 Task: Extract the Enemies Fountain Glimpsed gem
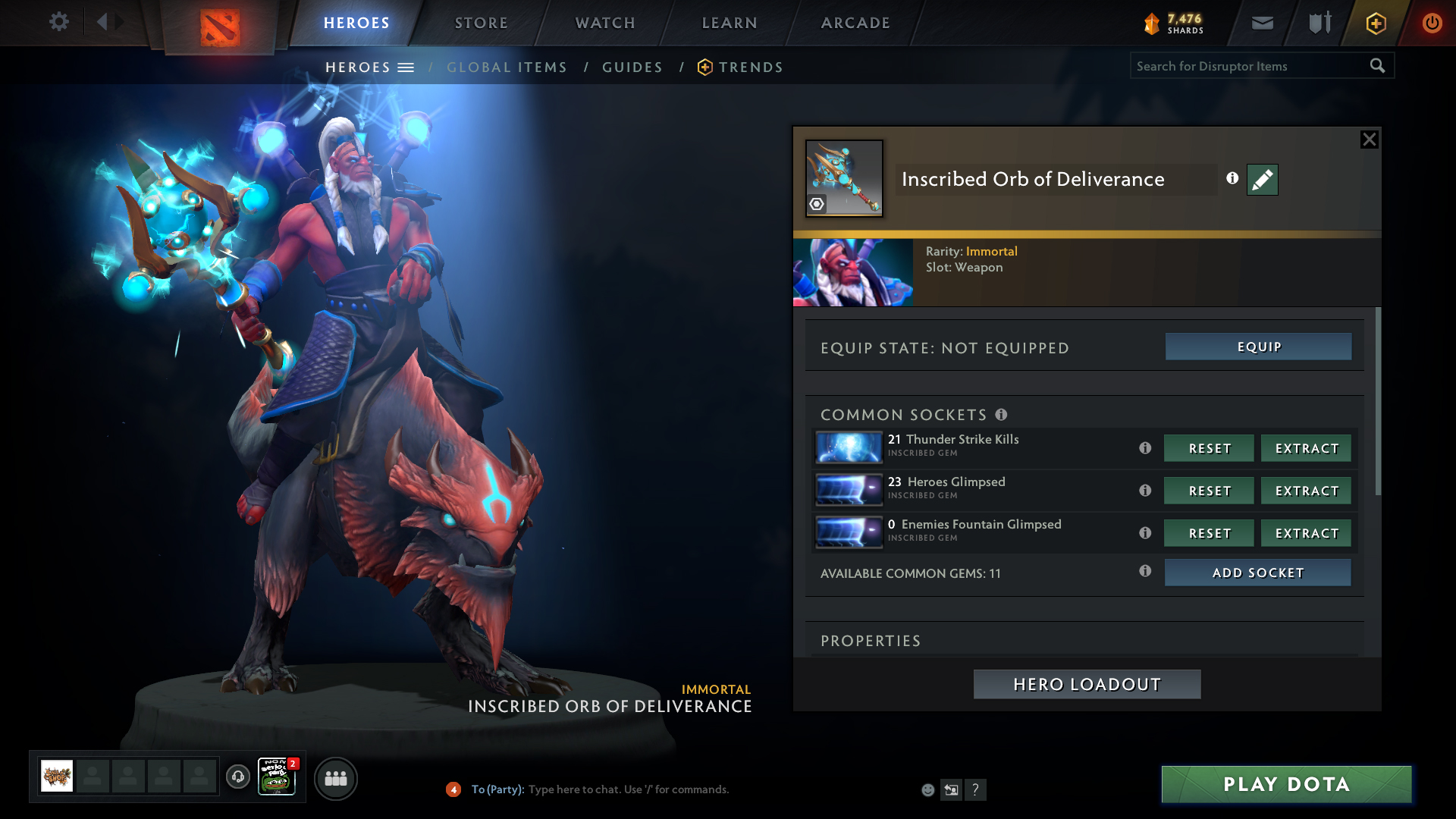tap(1306, 533)
